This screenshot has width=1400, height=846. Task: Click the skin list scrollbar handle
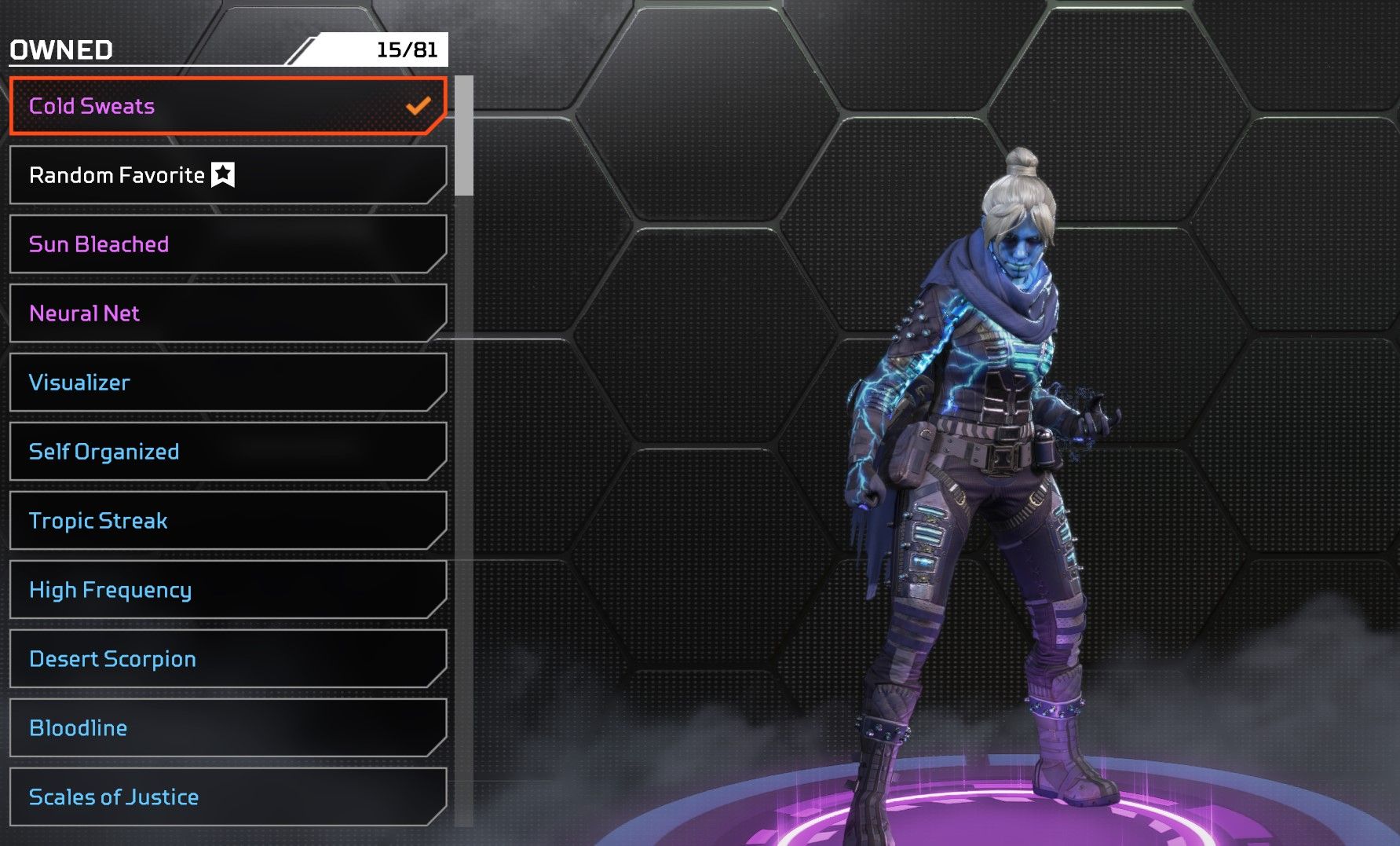464,135
